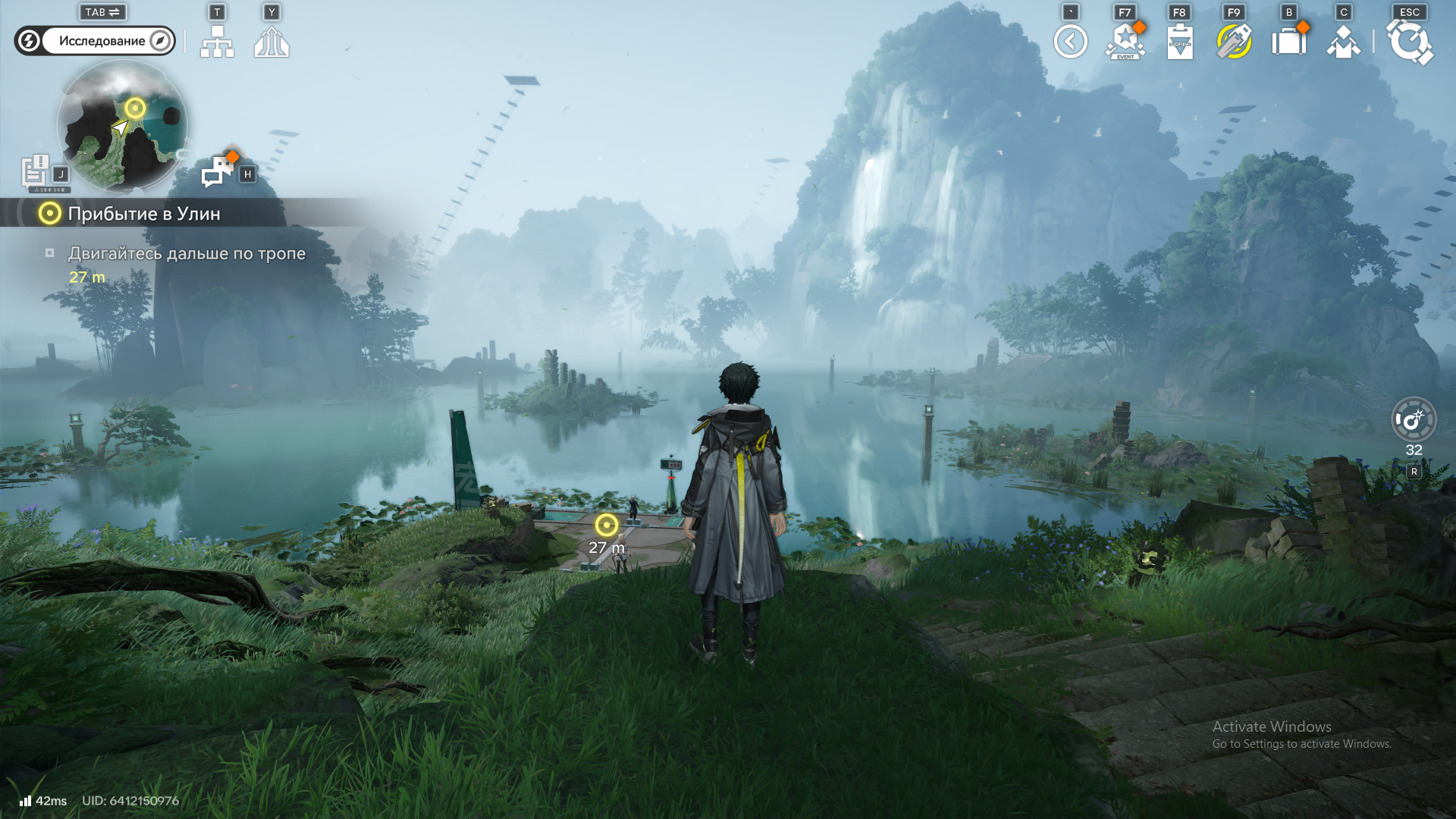
Task: Open the star Event icon
Action: pyautogui.click(x=1125, y=42)
